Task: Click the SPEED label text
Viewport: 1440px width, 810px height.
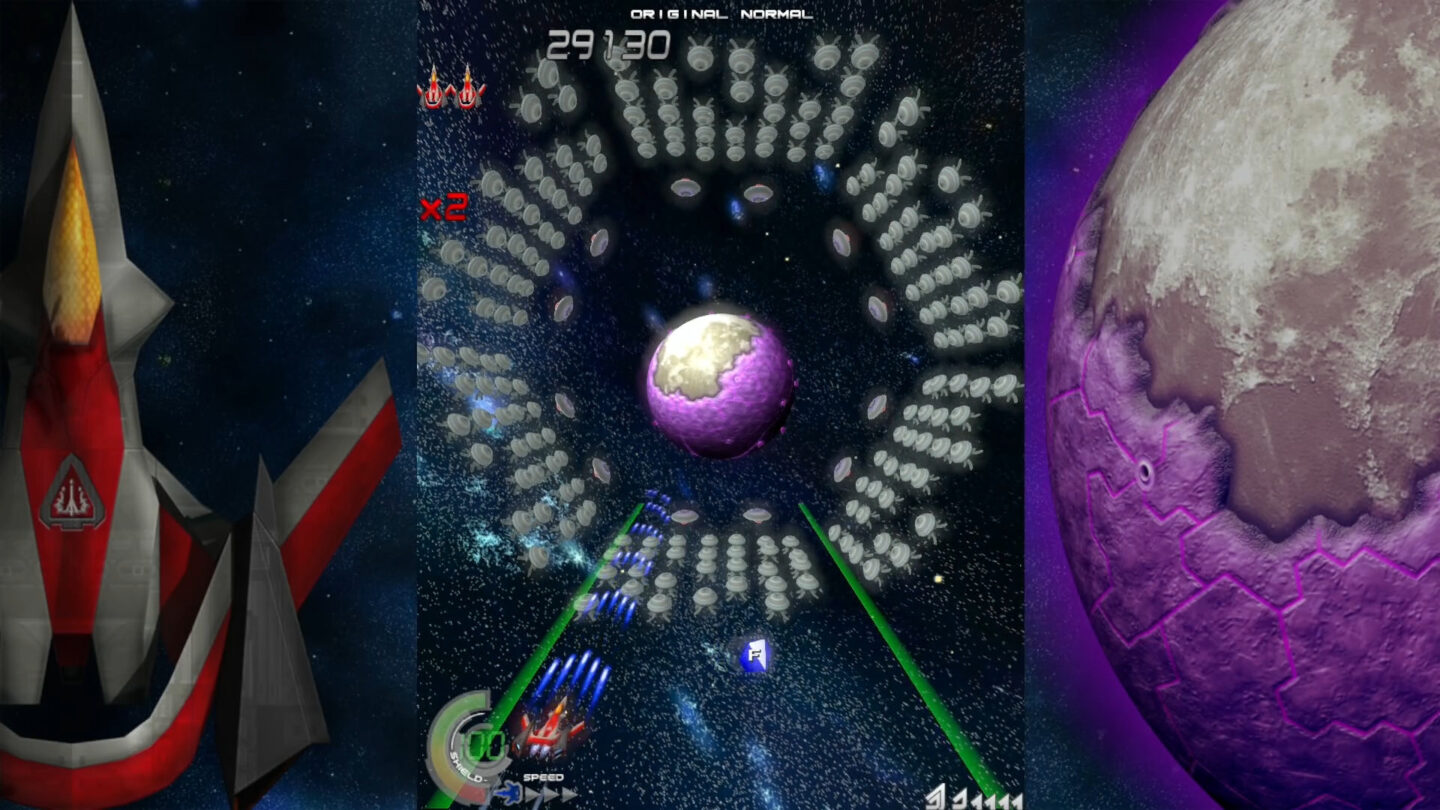Action: [543, 776]
